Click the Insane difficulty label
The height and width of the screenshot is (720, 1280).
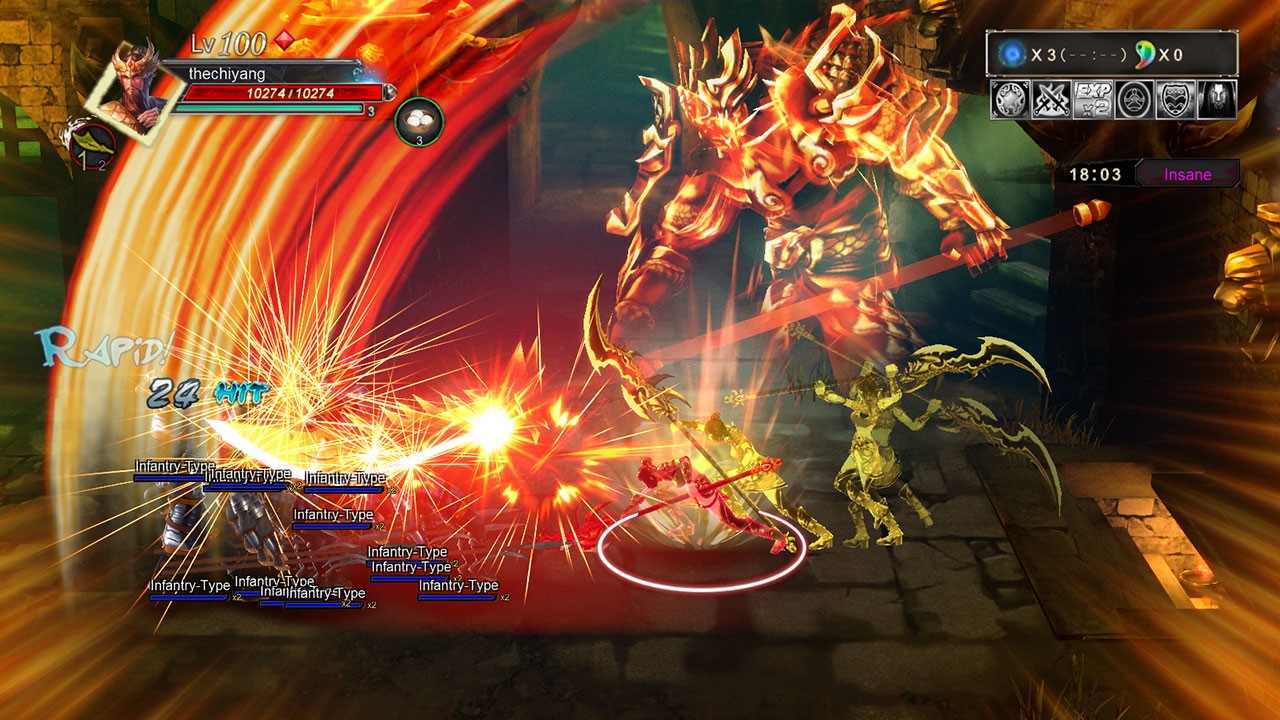pyautogui.click(x=1189, y=174)
